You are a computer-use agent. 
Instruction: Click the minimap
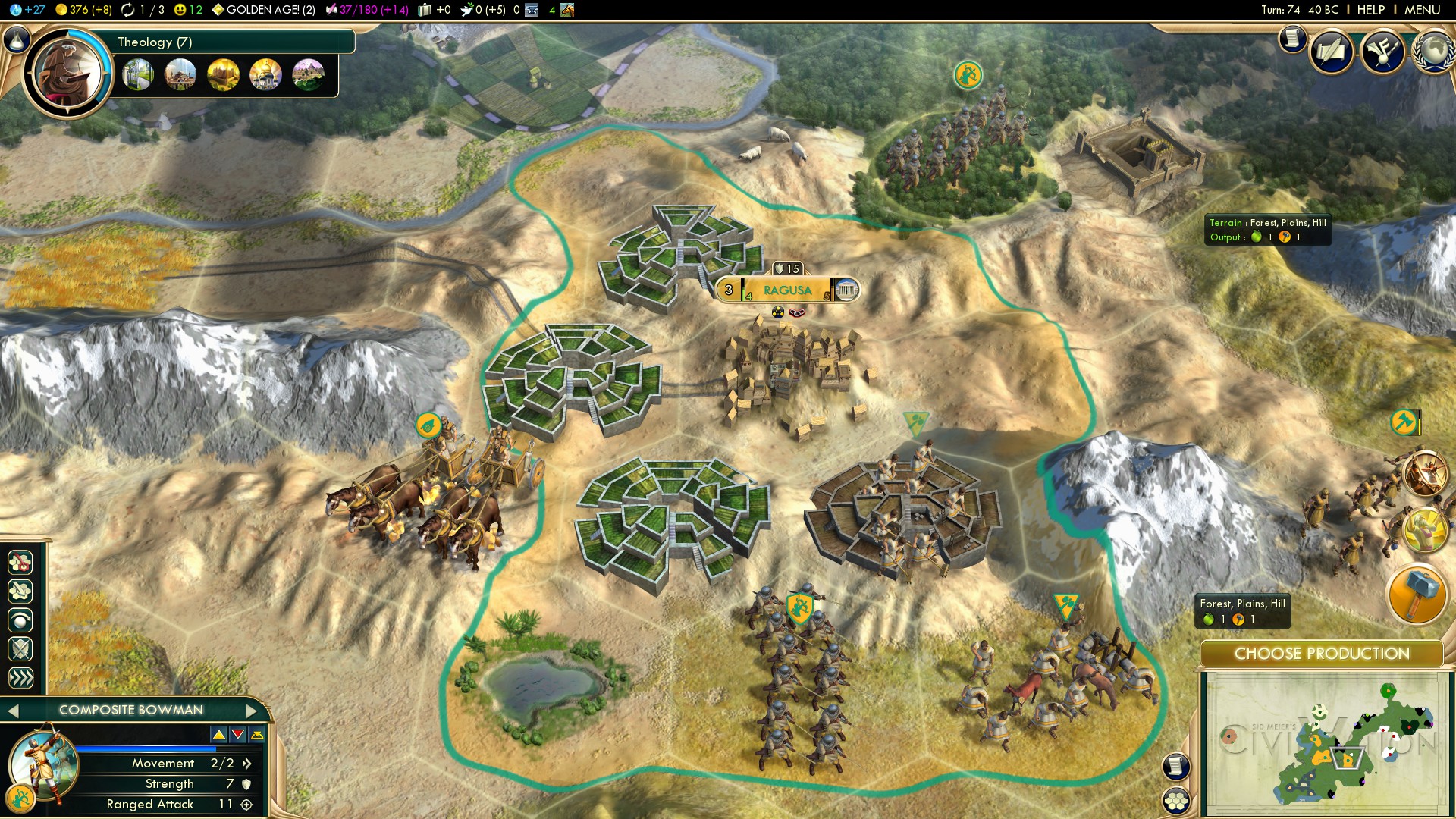1325,744
